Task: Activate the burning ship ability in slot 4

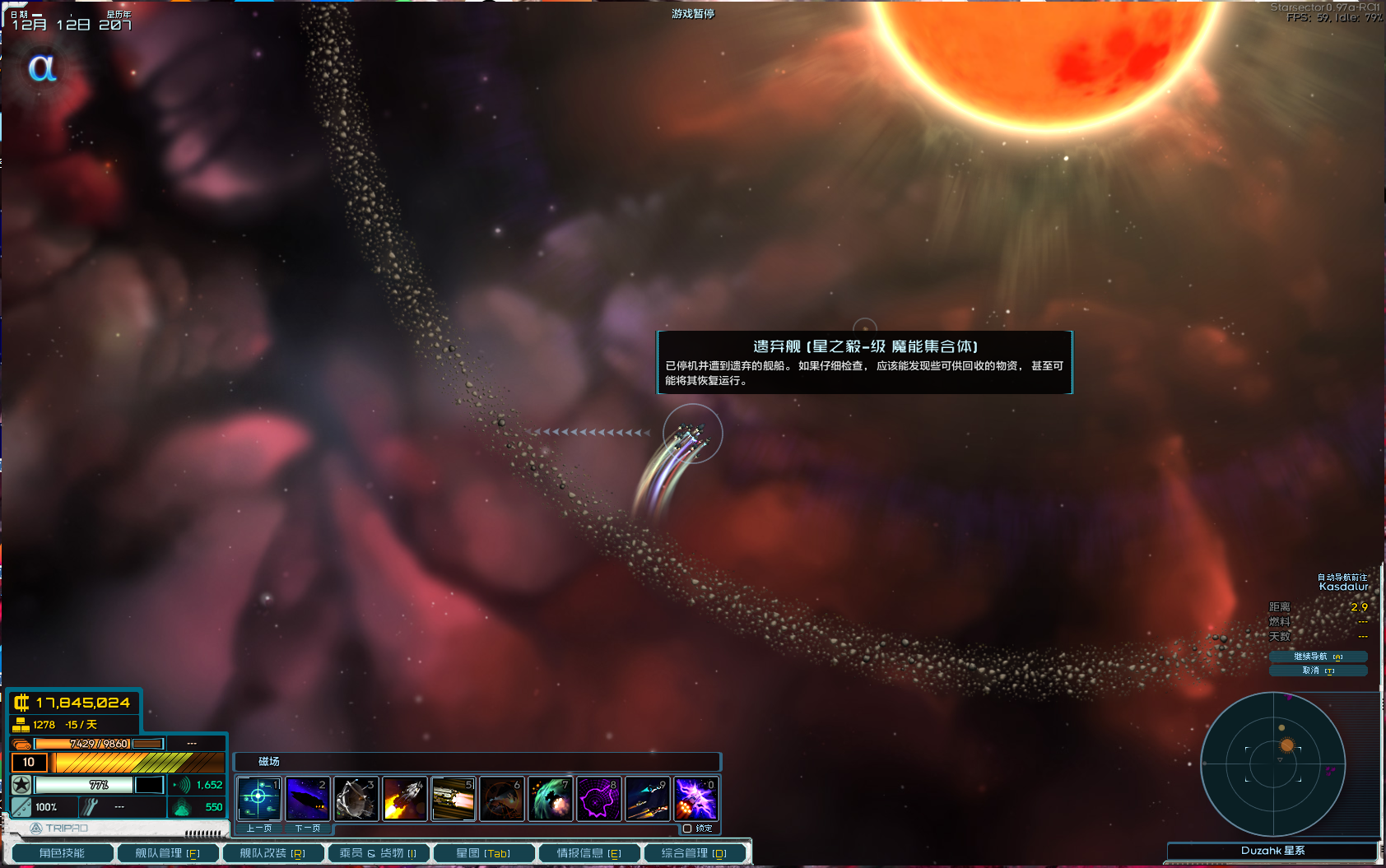Action: pyautogui.click(x=404, y=798)
